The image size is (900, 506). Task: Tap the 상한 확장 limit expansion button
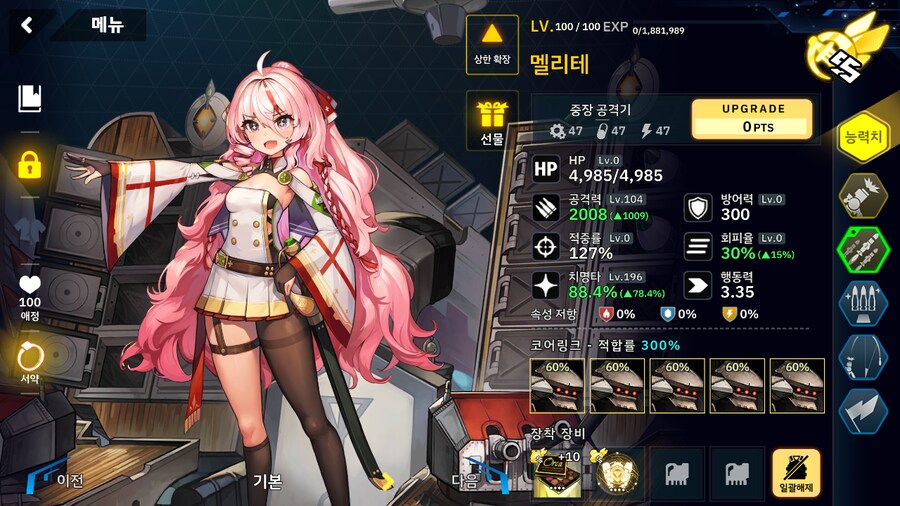tap(492, 46)
